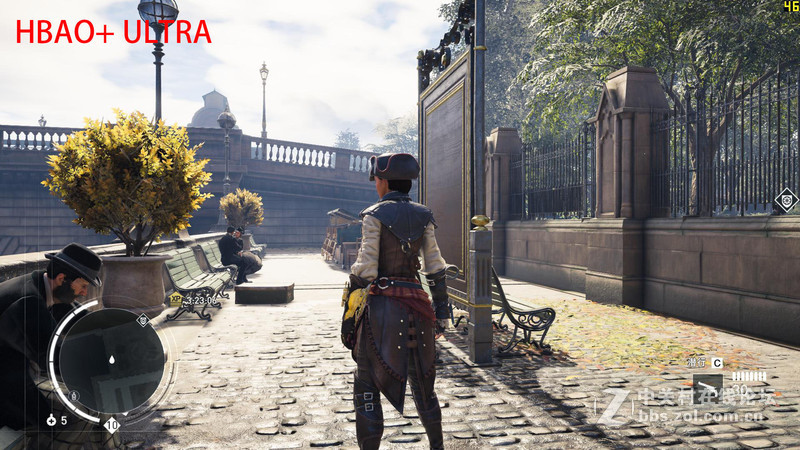Click the level 10 diamond badge
This screenshot has height=450, width=800.
[111, 424]
